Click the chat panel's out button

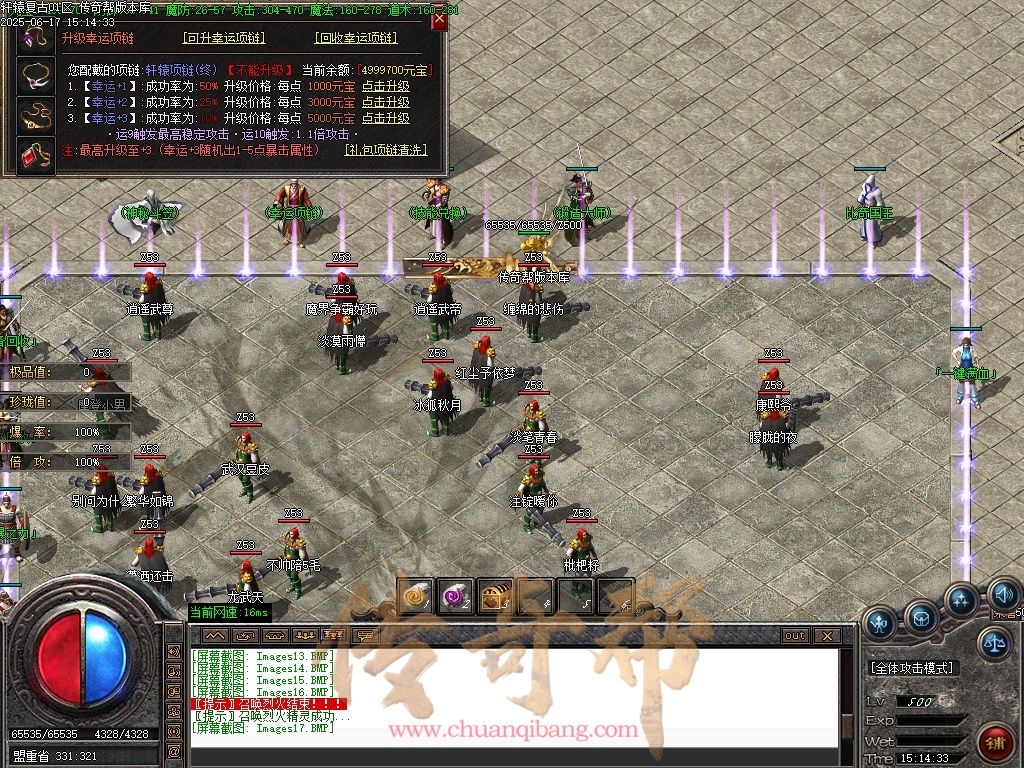[794, 635]
